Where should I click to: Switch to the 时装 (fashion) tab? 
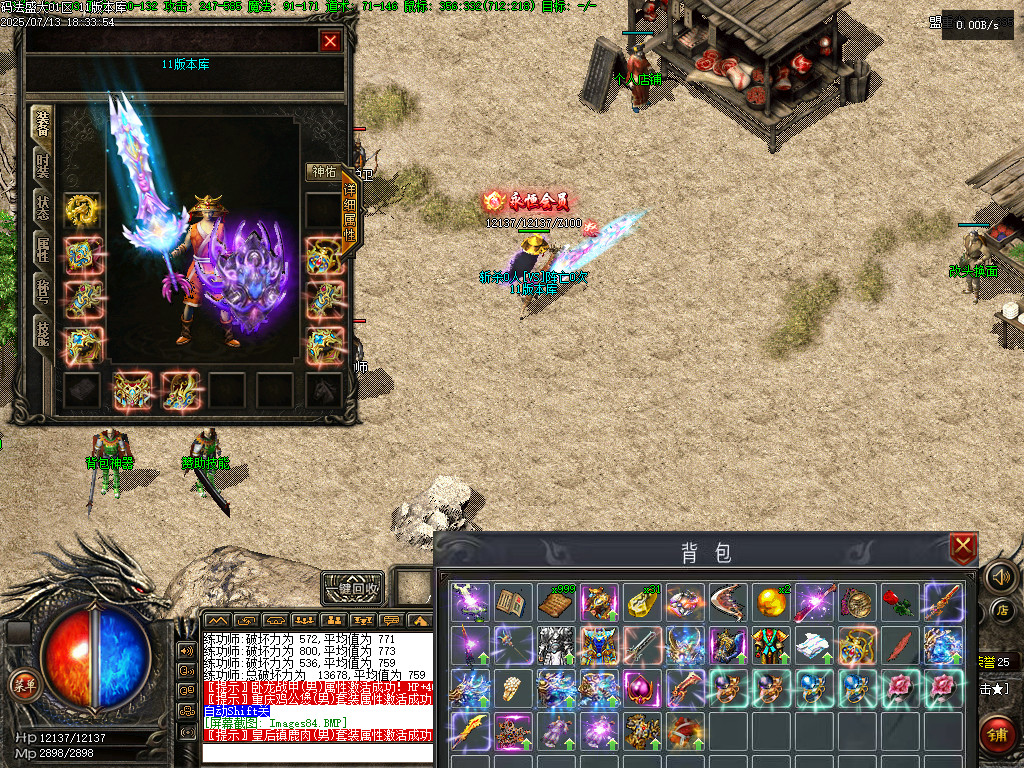coord(42,164)
